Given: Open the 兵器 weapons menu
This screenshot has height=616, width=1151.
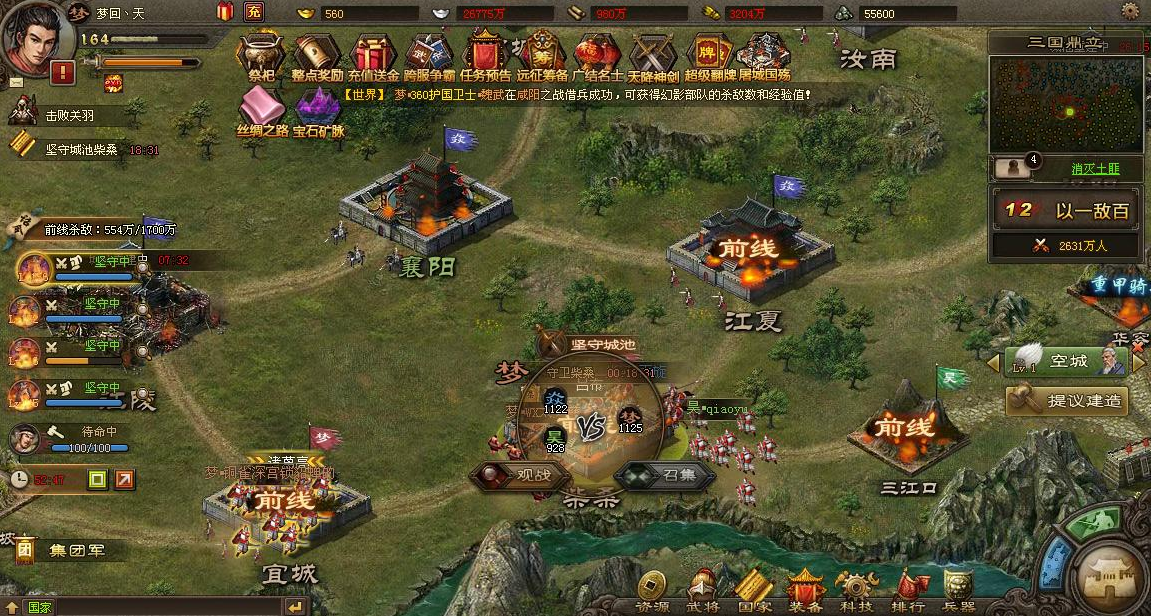Looking at the screenshot, I should [959, 590].
